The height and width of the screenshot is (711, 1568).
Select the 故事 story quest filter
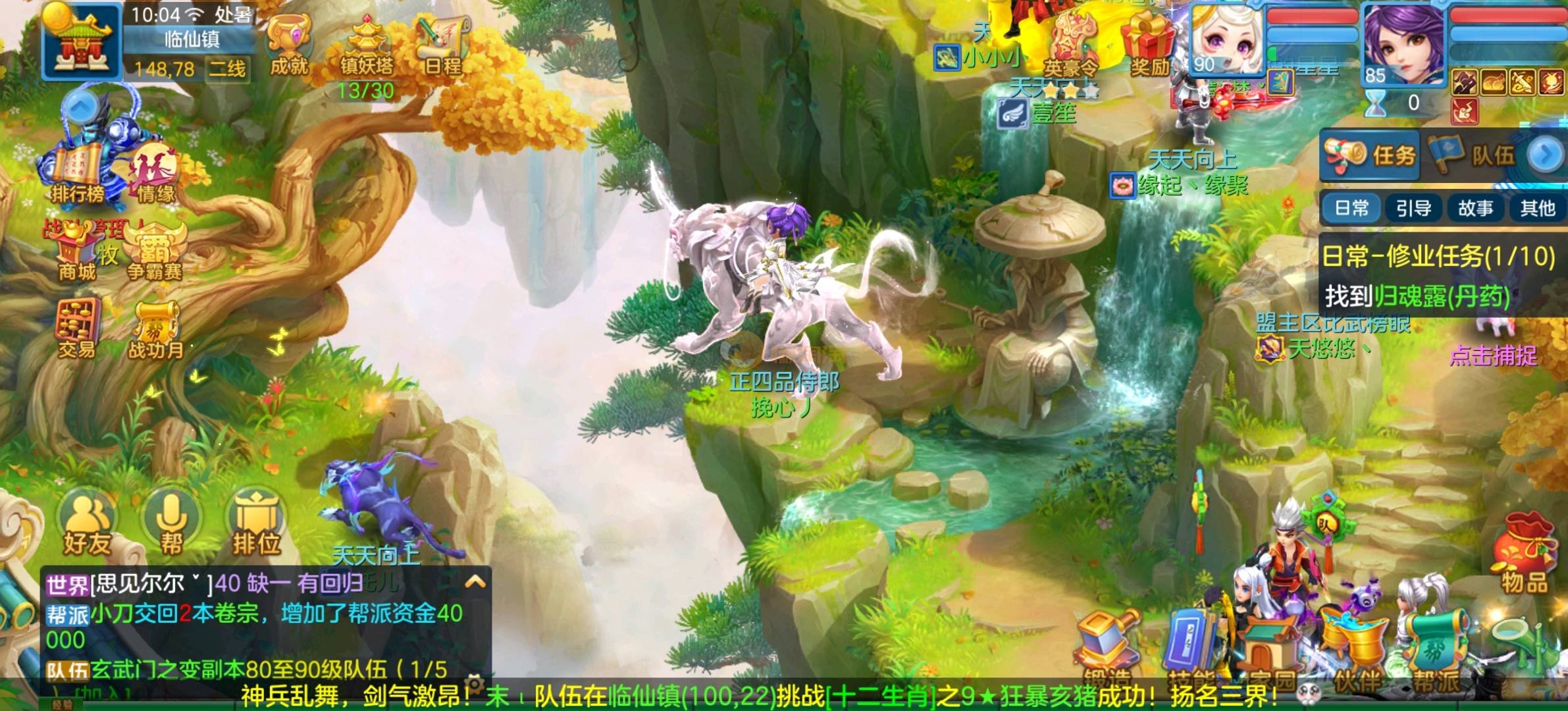[1475, 209]
